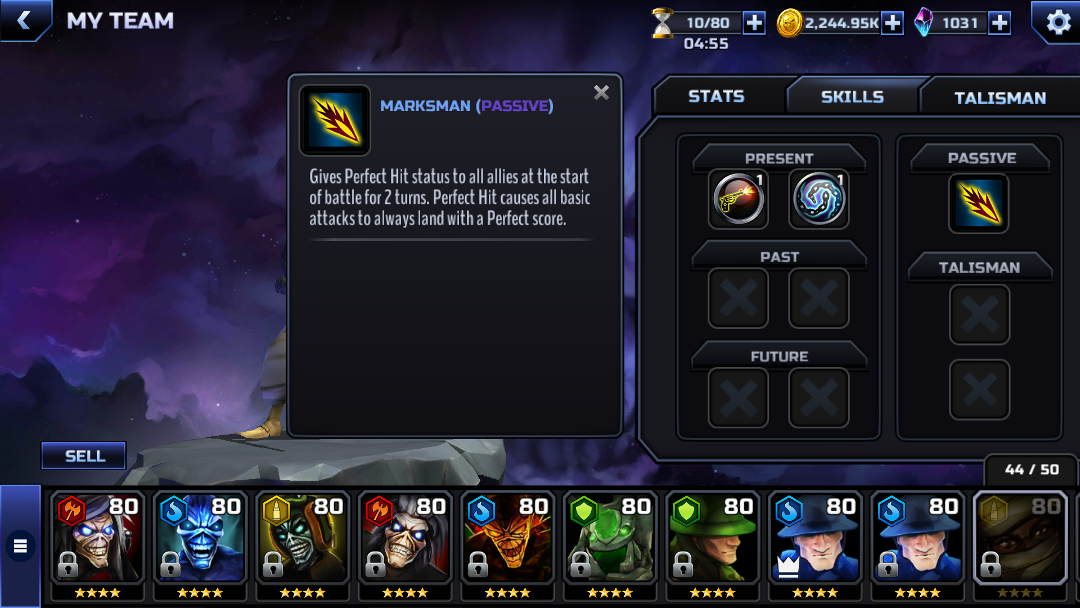1080x608 pixels.
Task: Select the blue-hat character with crown badge
Action: tap(815, 540)
